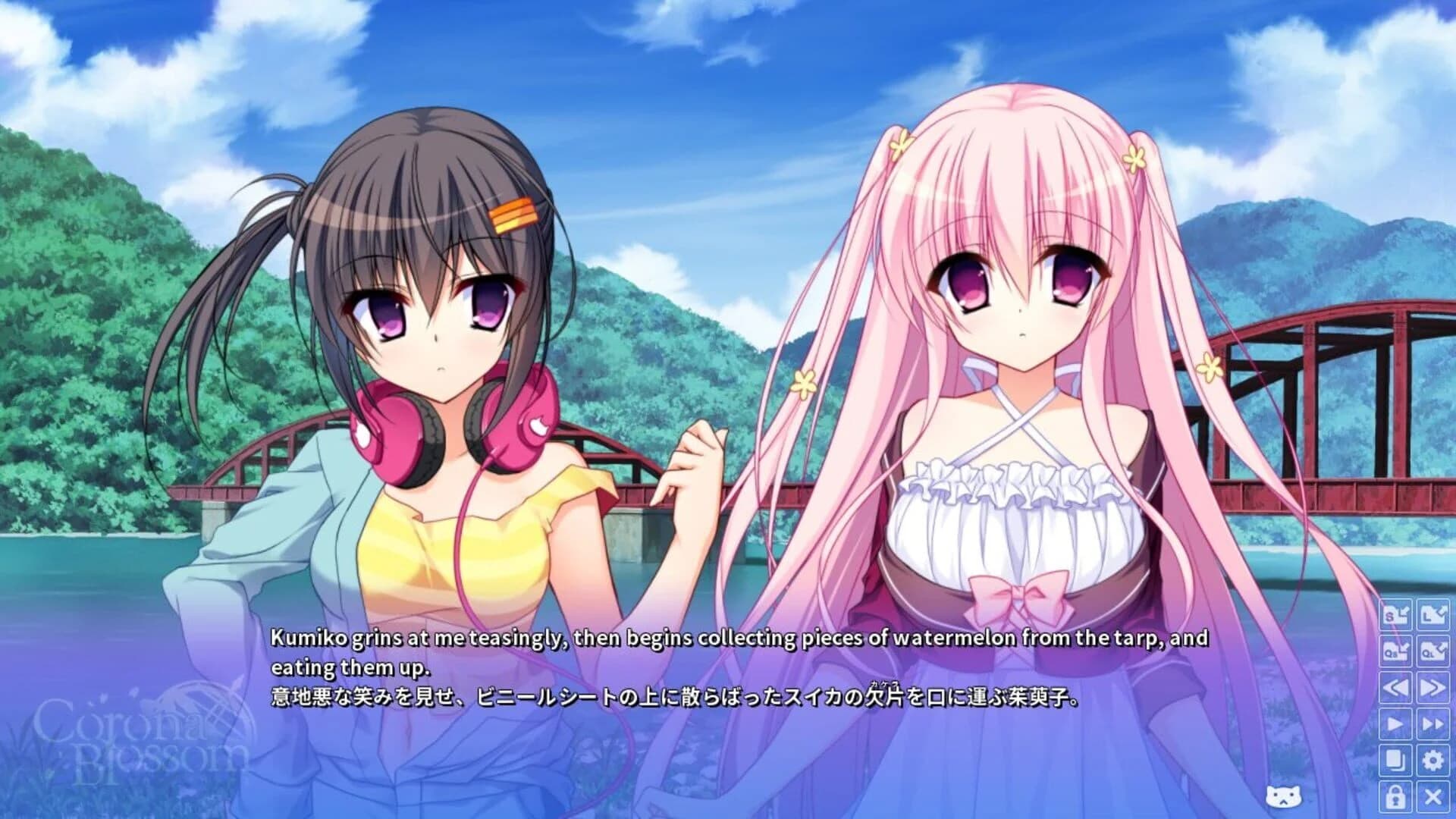Perform a Quick Load with the QL icon
The width and height of the screenshot is (1456, 819).
1433,652
